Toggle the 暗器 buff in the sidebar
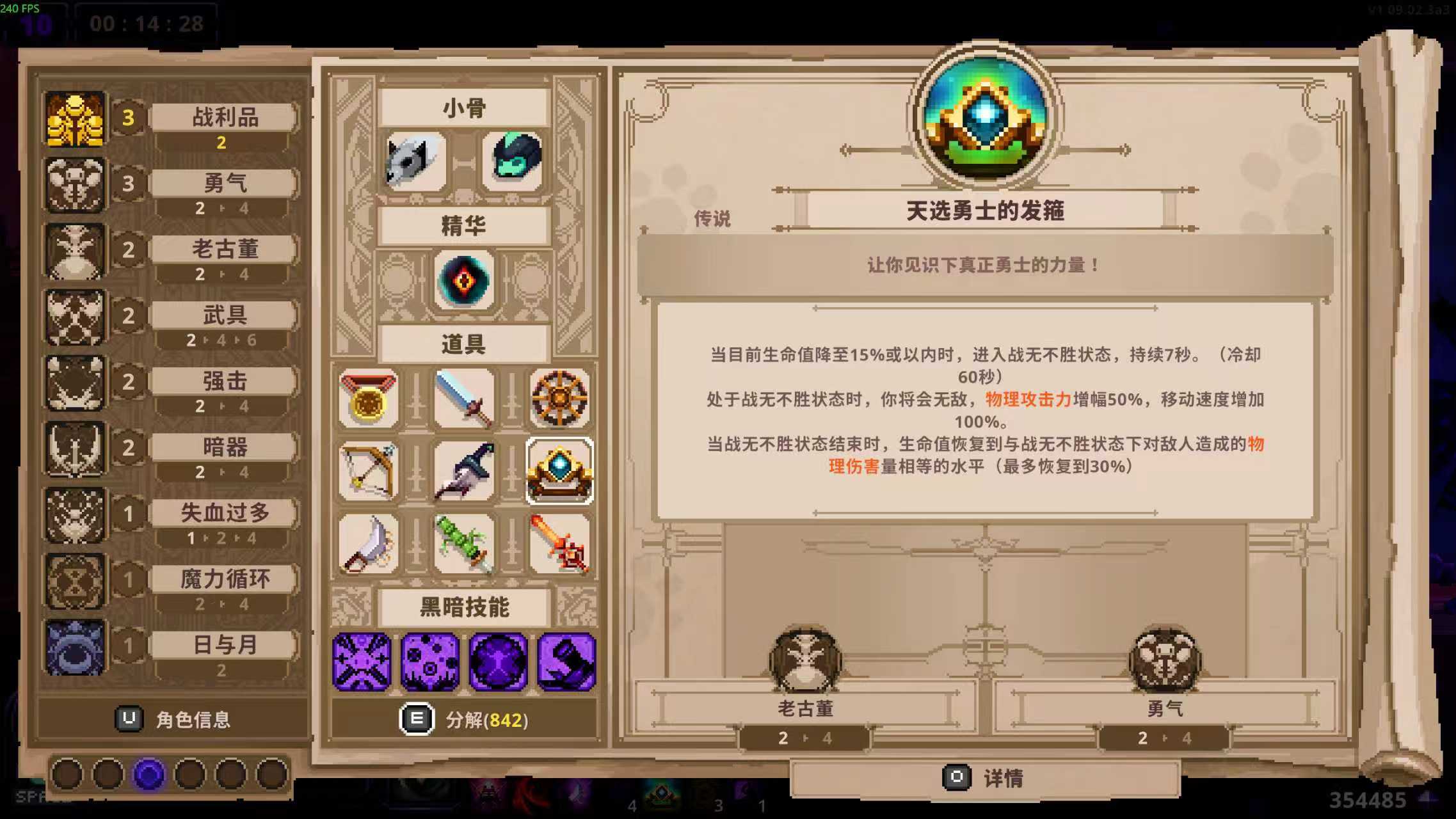 [74, 447]
